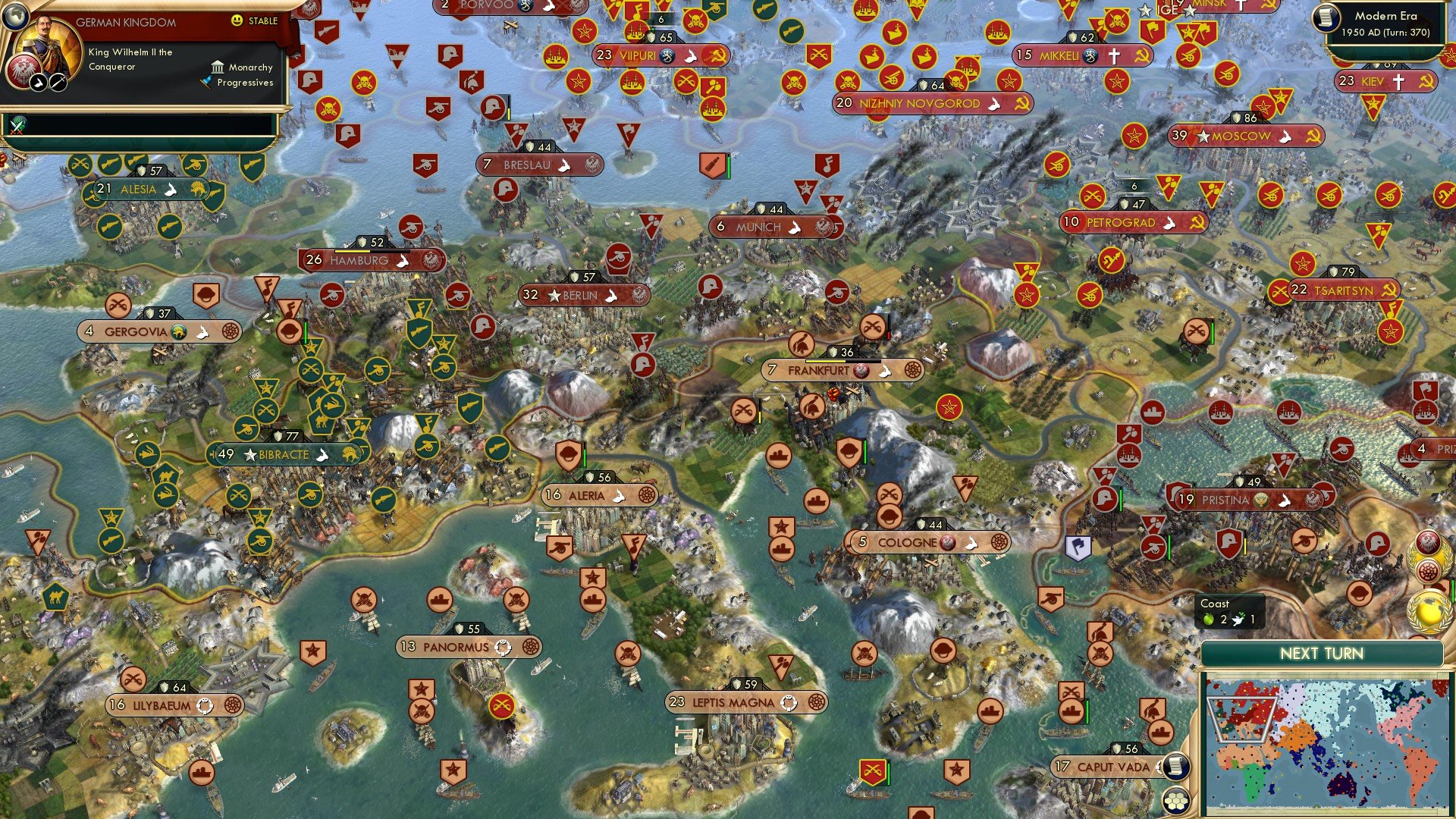This screenshot has width=1456, height=819.
Task: Click the Monarchy government building icon
Action: coord(218,68)
